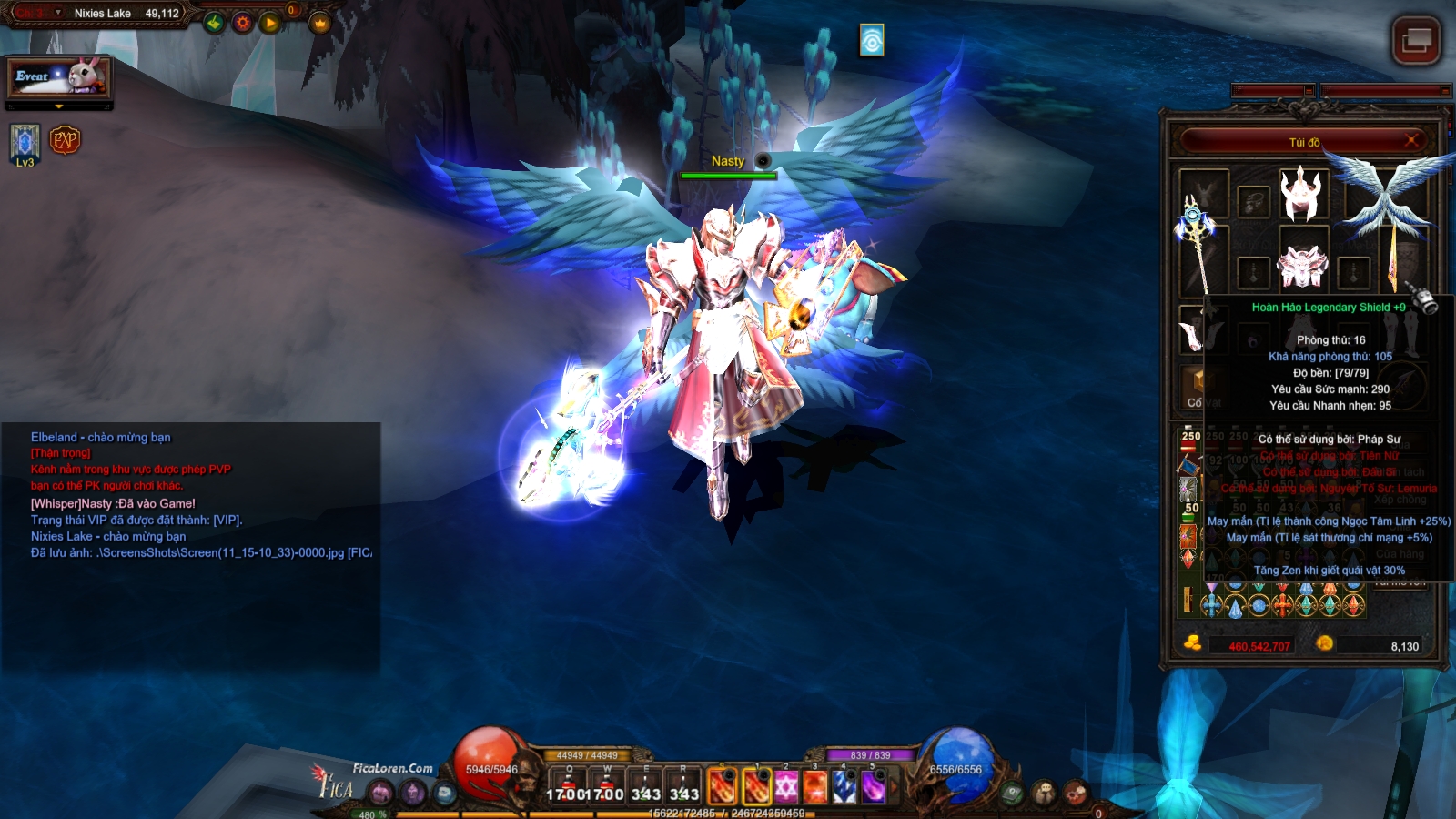
Task: Click the orange gear settings icon
Action: click(x=242, y=23)
